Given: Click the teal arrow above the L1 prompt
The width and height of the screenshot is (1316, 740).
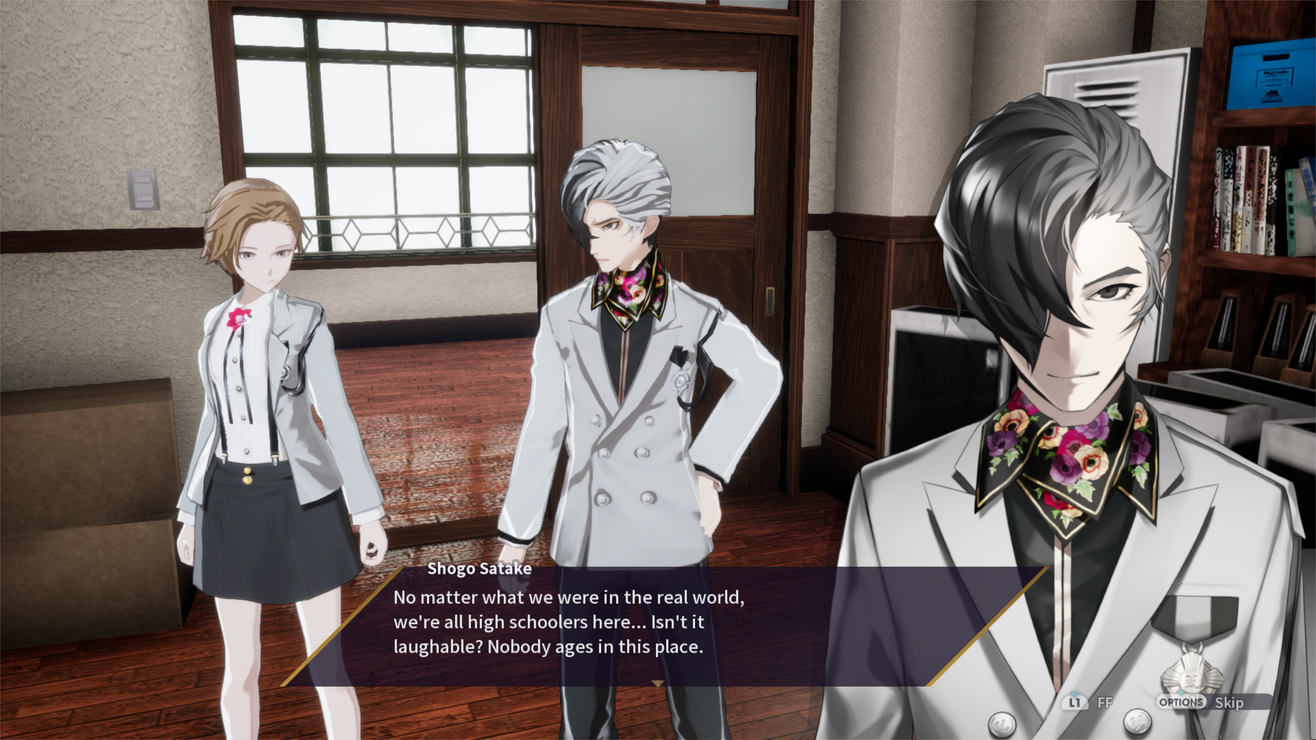Looking at the screenshot, I should point(1074,693).
